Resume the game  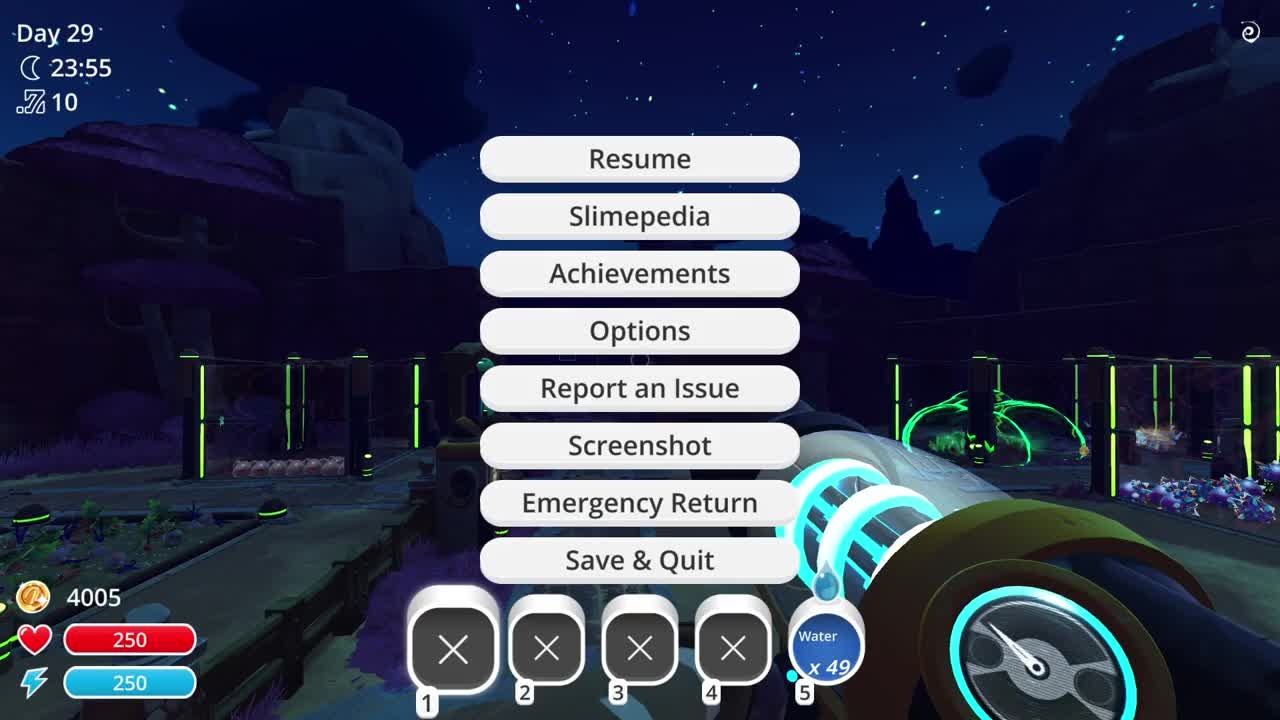[640, 159]
